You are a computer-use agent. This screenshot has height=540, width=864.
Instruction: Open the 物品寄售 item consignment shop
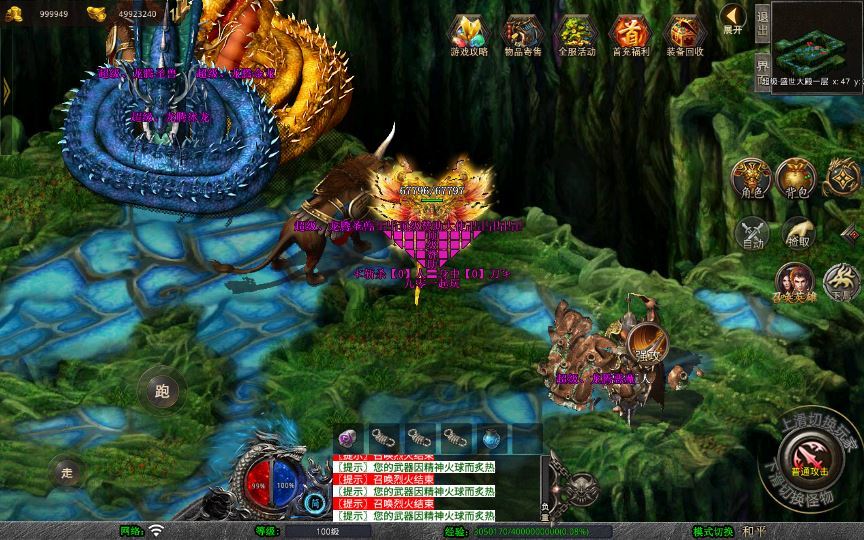click(522, 35)
